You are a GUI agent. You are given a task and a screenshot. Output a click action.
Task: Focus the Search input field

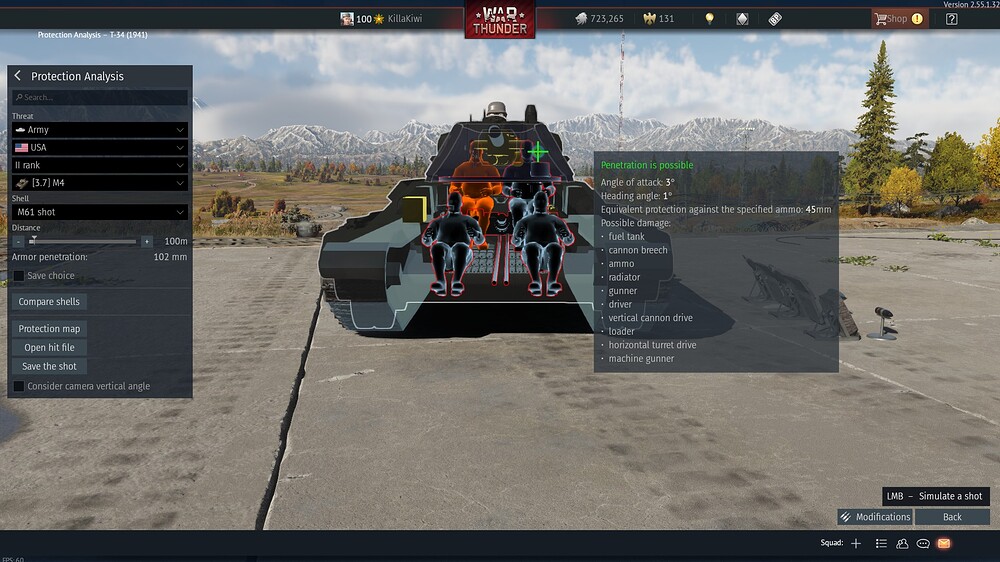(x=100, y=98)
